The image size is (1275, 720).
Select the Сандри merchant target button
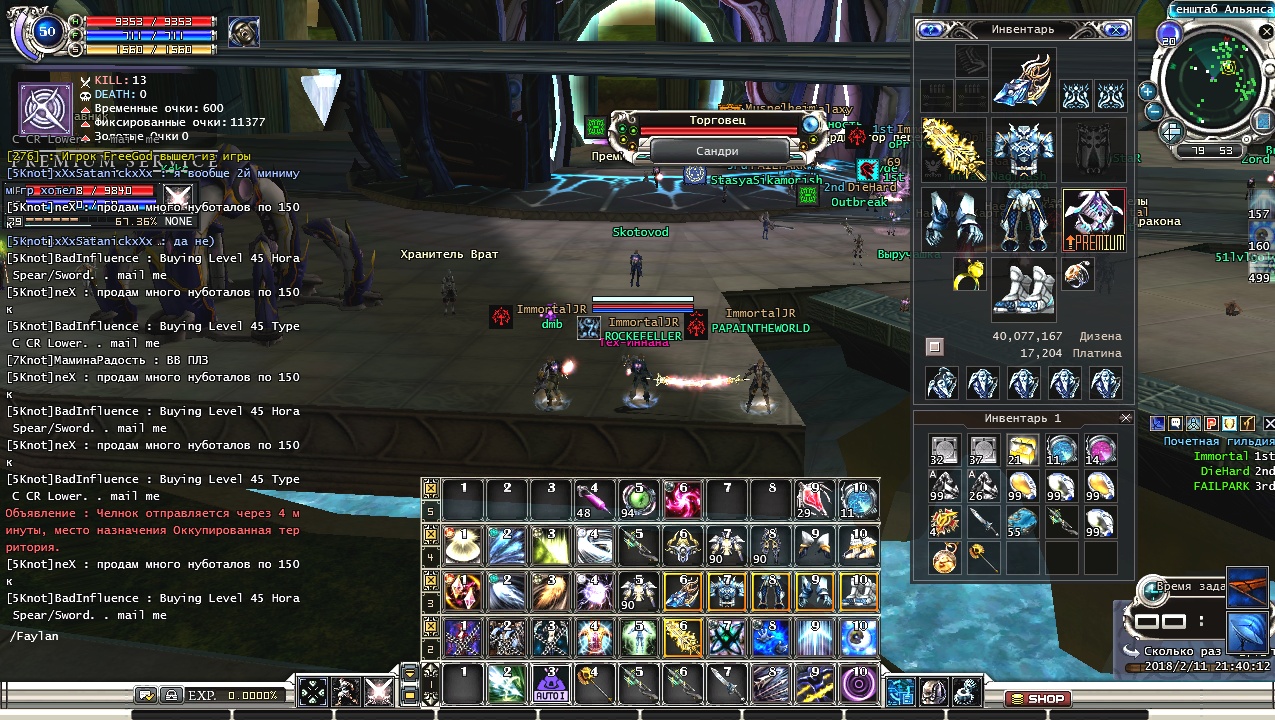(717, 151)
